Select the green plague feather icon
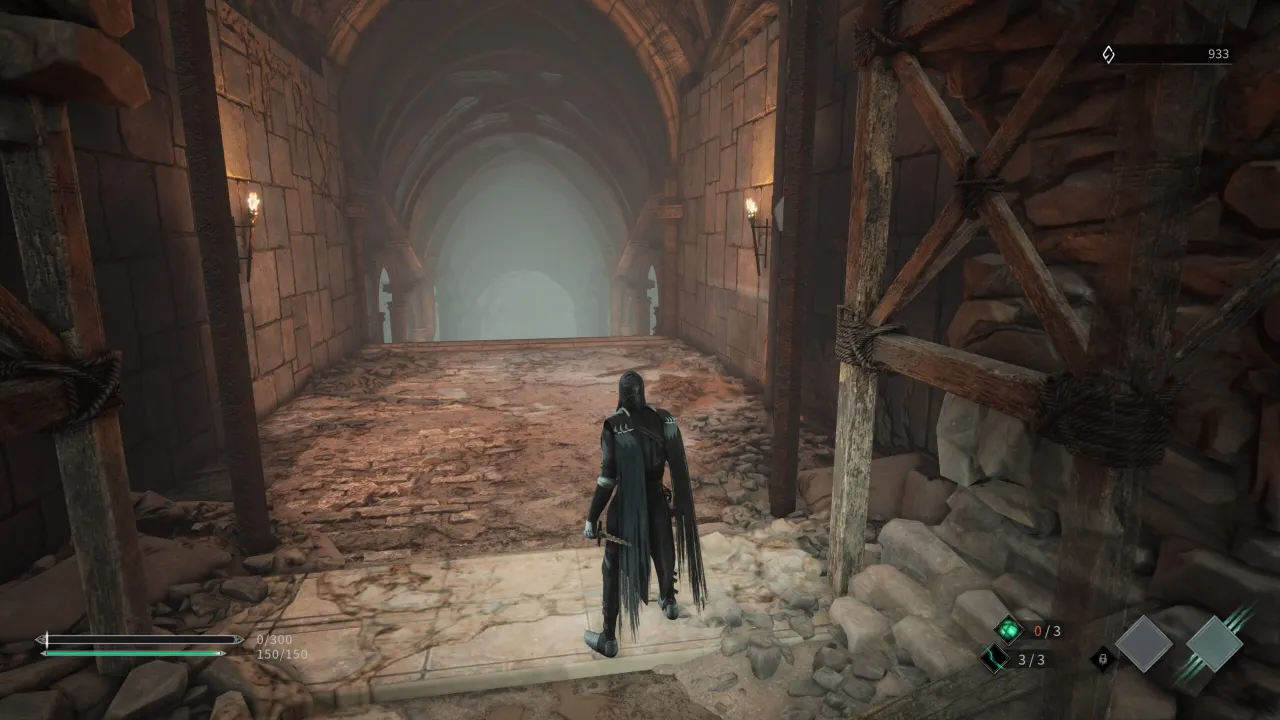The width and height of the screenshot is (1280, 720). [1009, 630]
